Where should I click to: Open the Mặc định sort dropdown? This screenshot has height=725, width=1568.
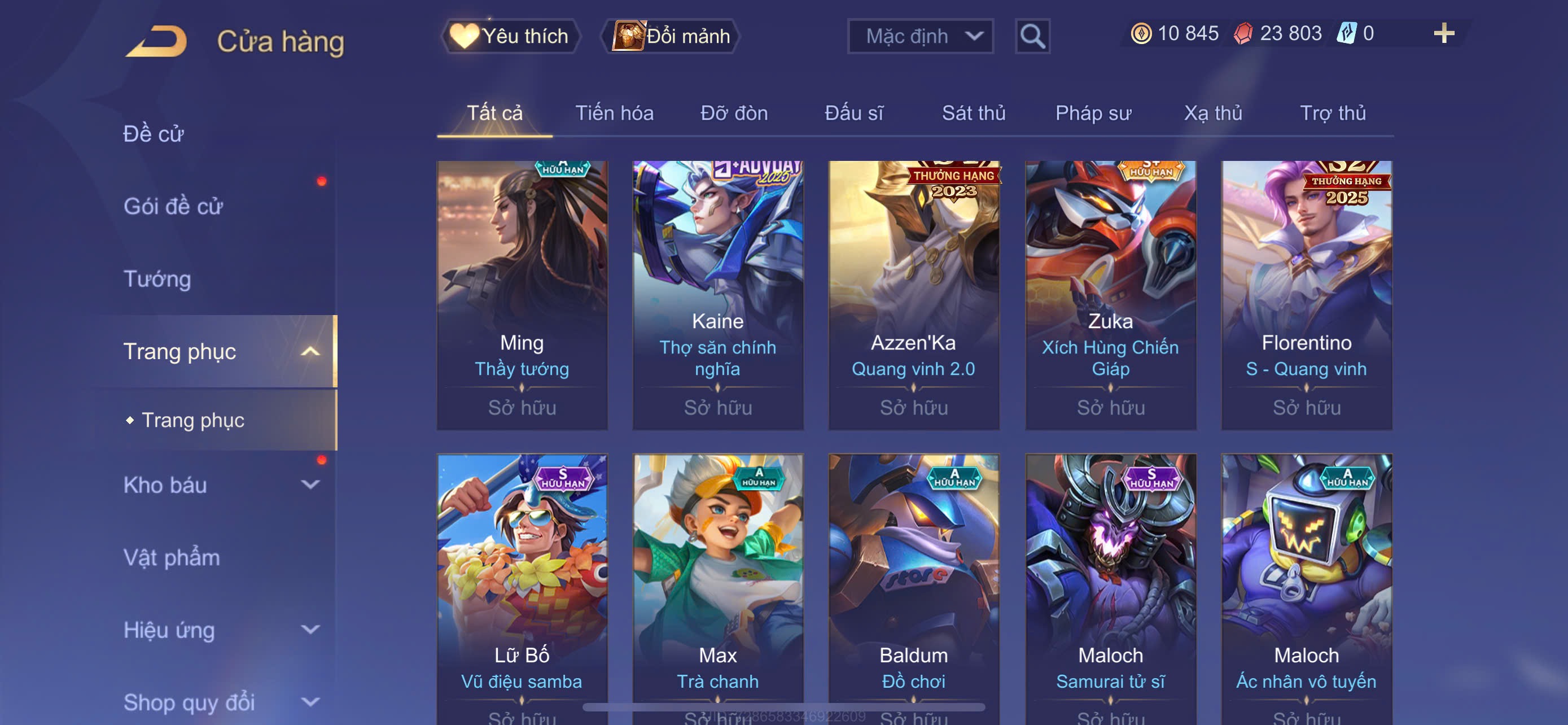[919, 37]
